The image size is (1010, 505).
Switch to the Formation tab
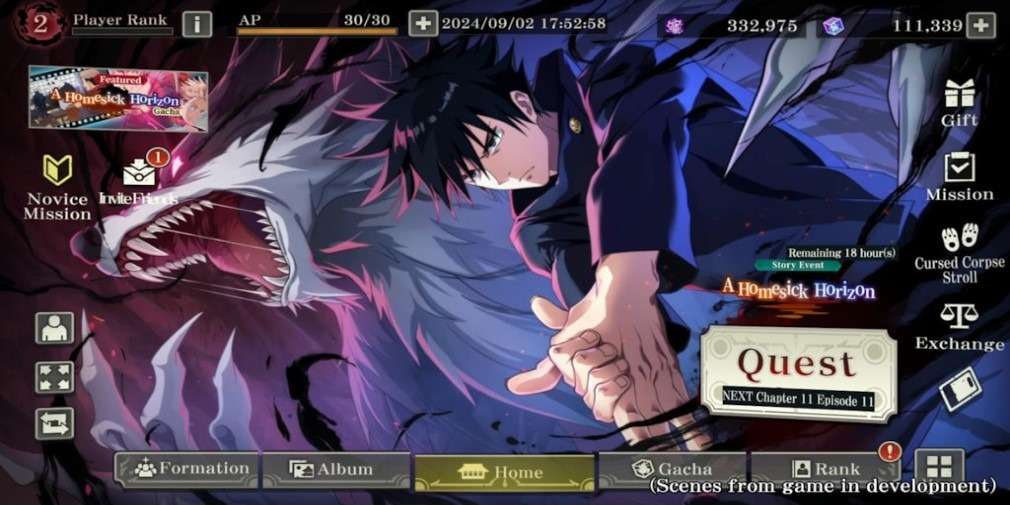187,469
